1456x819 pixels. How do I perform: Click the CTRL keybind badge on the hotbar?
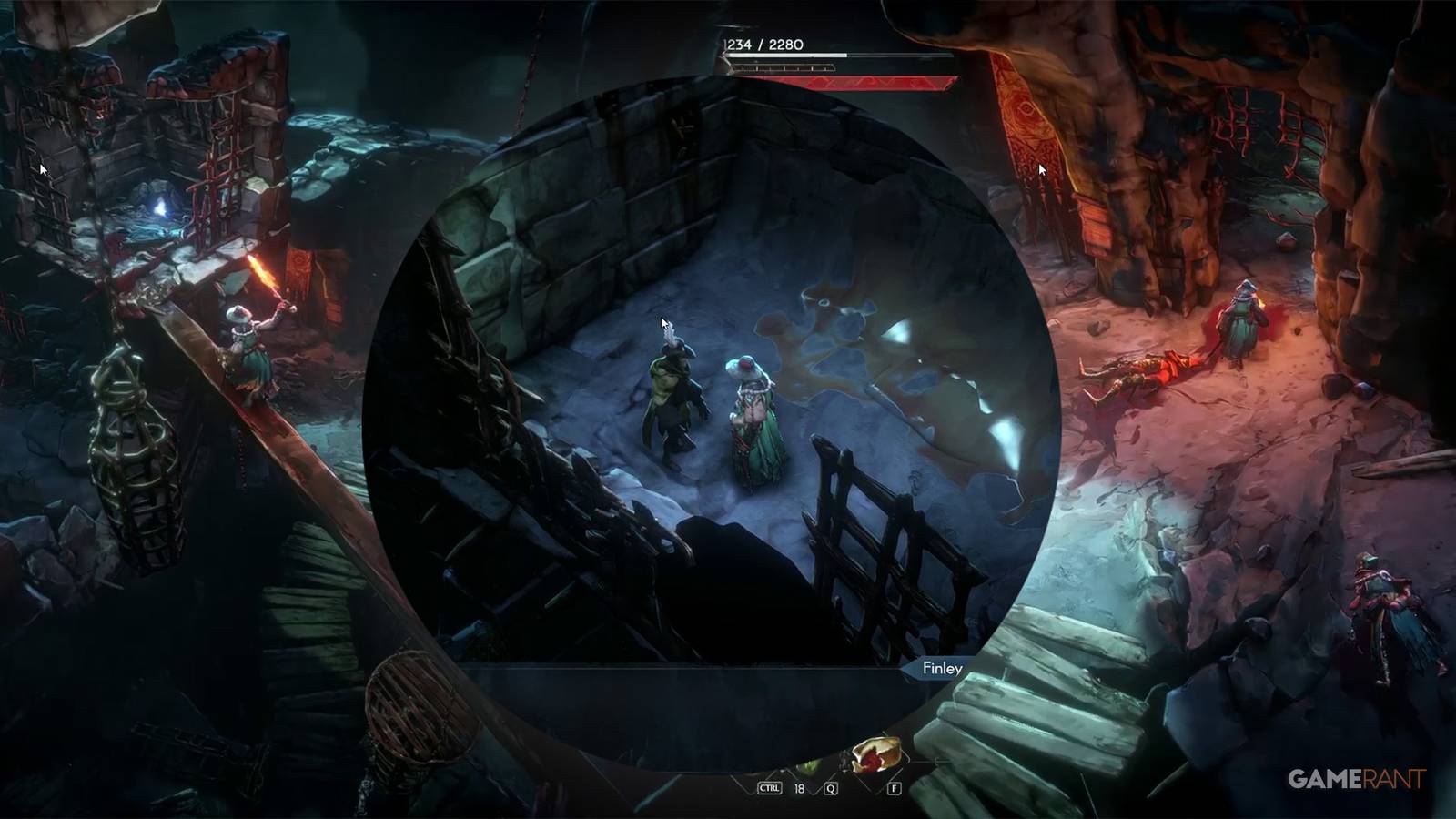(770, 788)
